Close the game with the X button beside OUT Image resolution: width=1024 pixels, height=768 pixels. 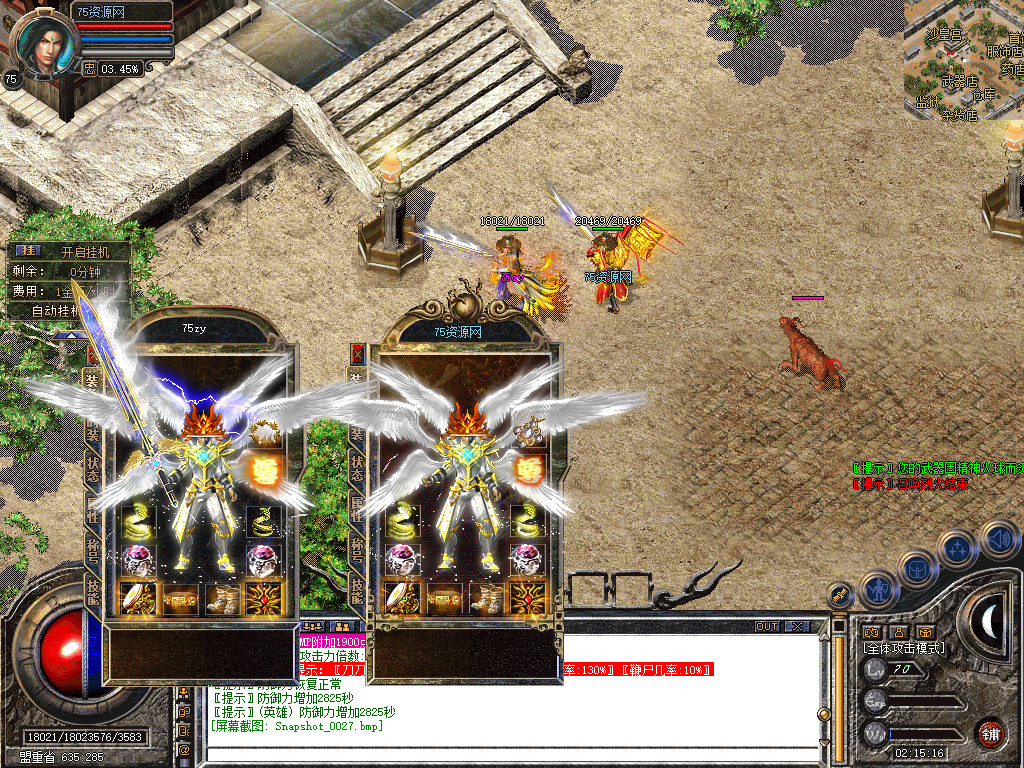tap(797, 627)
